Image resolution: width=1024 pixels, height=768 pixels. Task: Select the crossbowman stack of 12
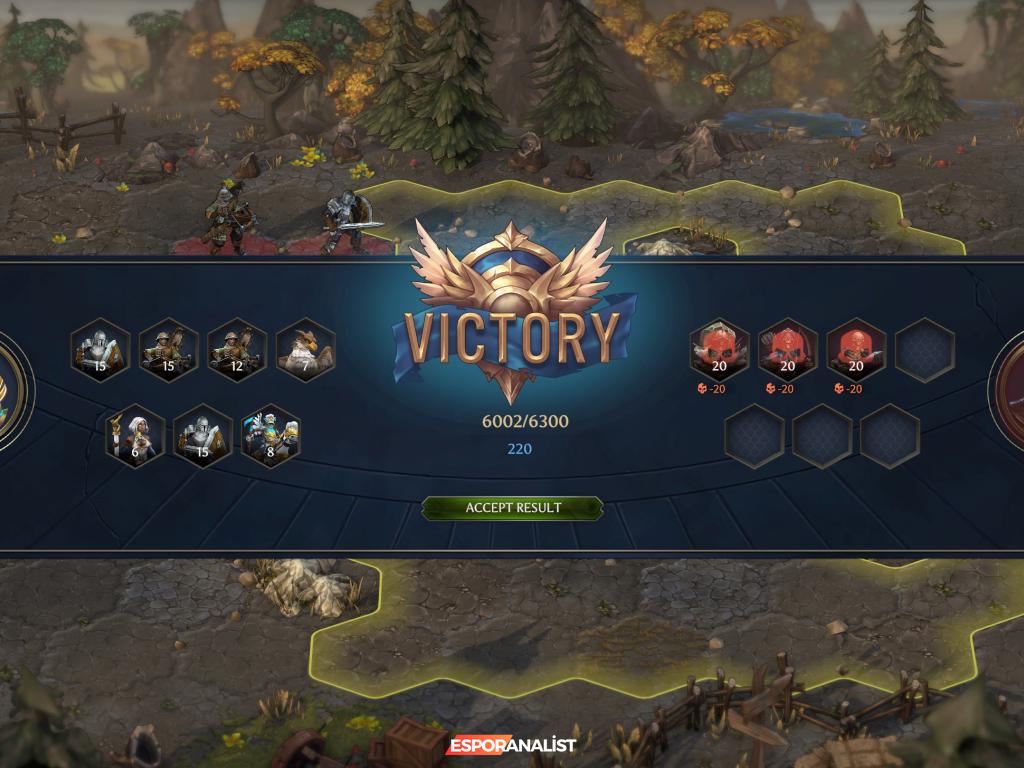[x=236, y=350]
